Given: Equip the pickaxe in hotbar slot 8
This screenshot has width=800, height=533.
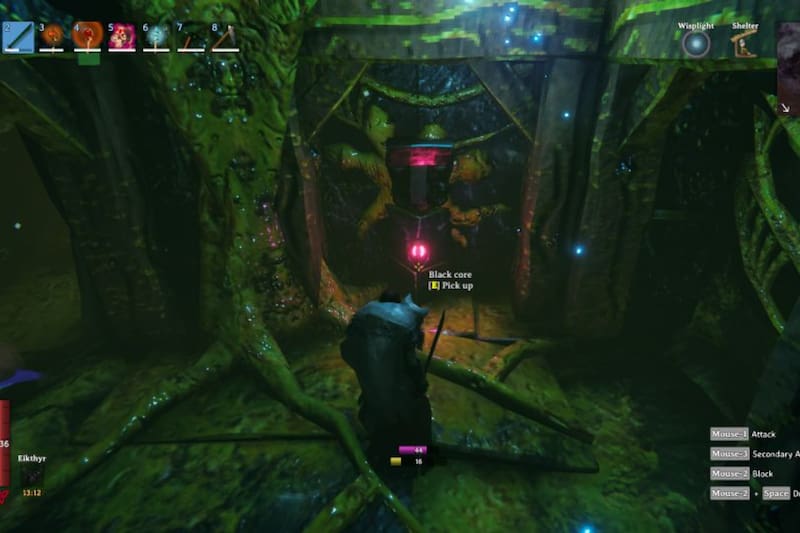Looking at the screenshot, I should [x=225, y=37].
